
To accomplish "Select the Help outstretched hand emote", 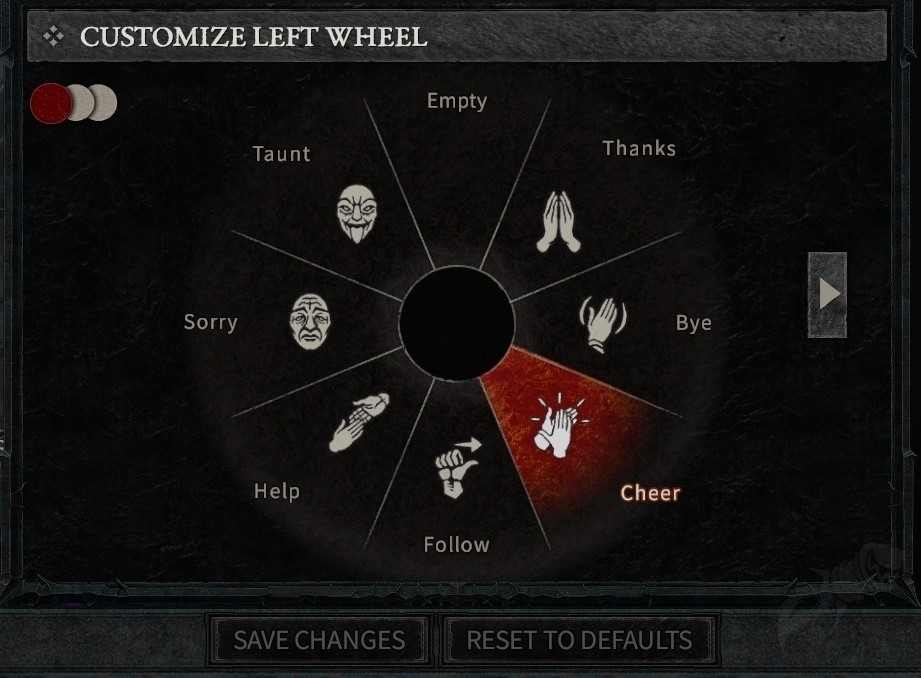I will 357,423.
